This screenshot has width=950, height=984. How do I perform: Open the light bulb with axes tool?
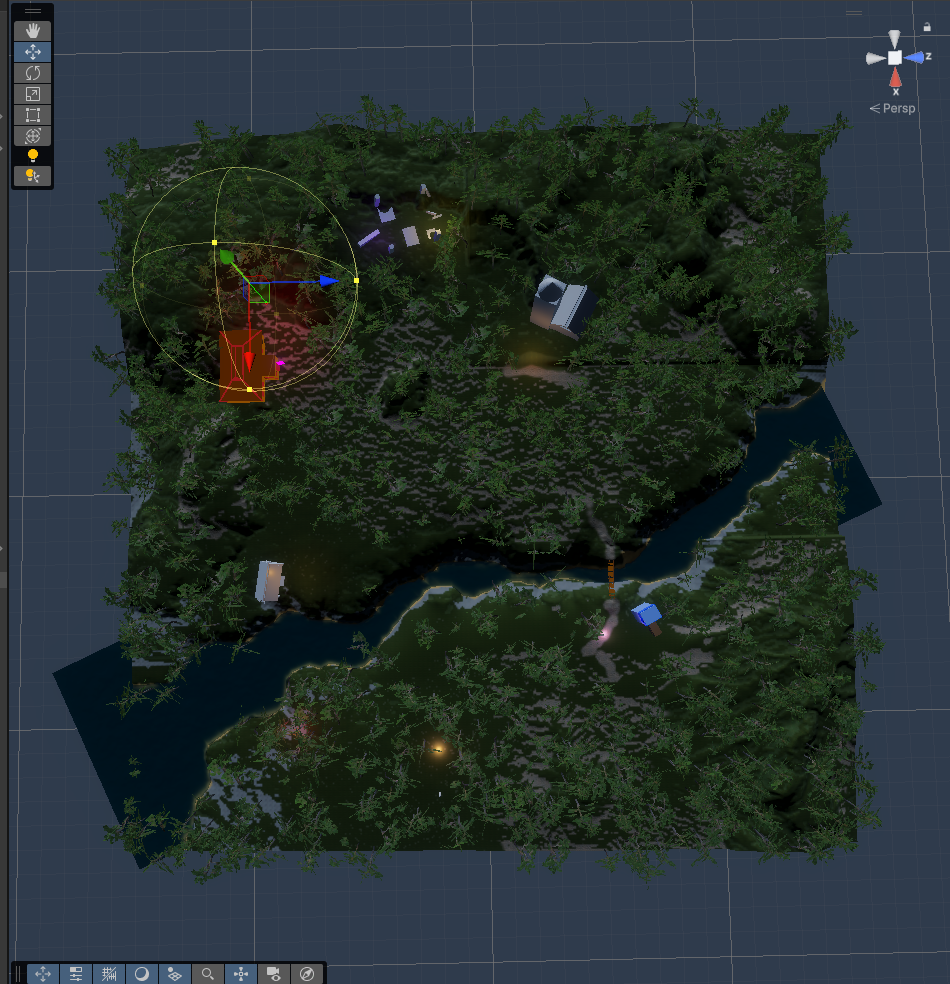click(x=32, y=176)
